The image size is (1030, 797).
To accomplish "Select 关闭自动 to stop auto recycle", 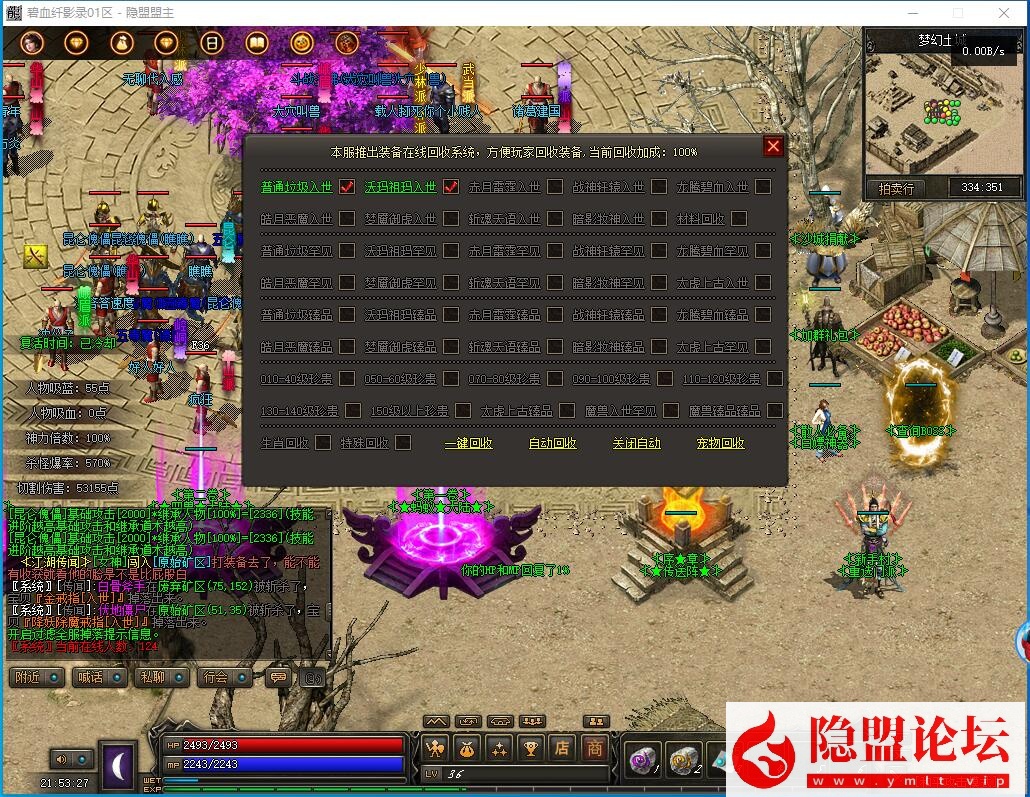I will point(637,443).
